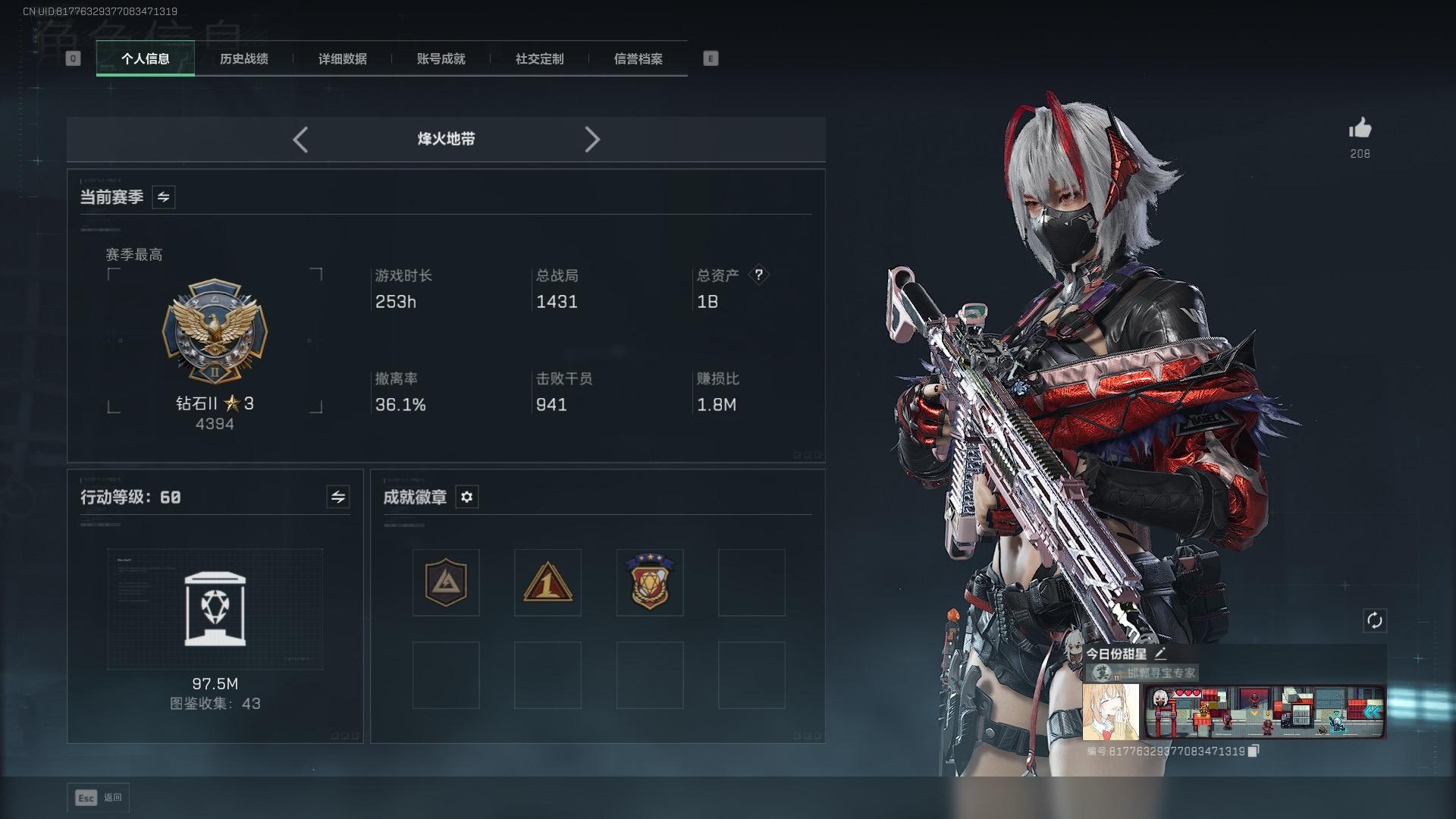This screenshot has height=819, width=1456.
Task: Give a thumbs-up like to this profile
Action: tap(1360, 129)
